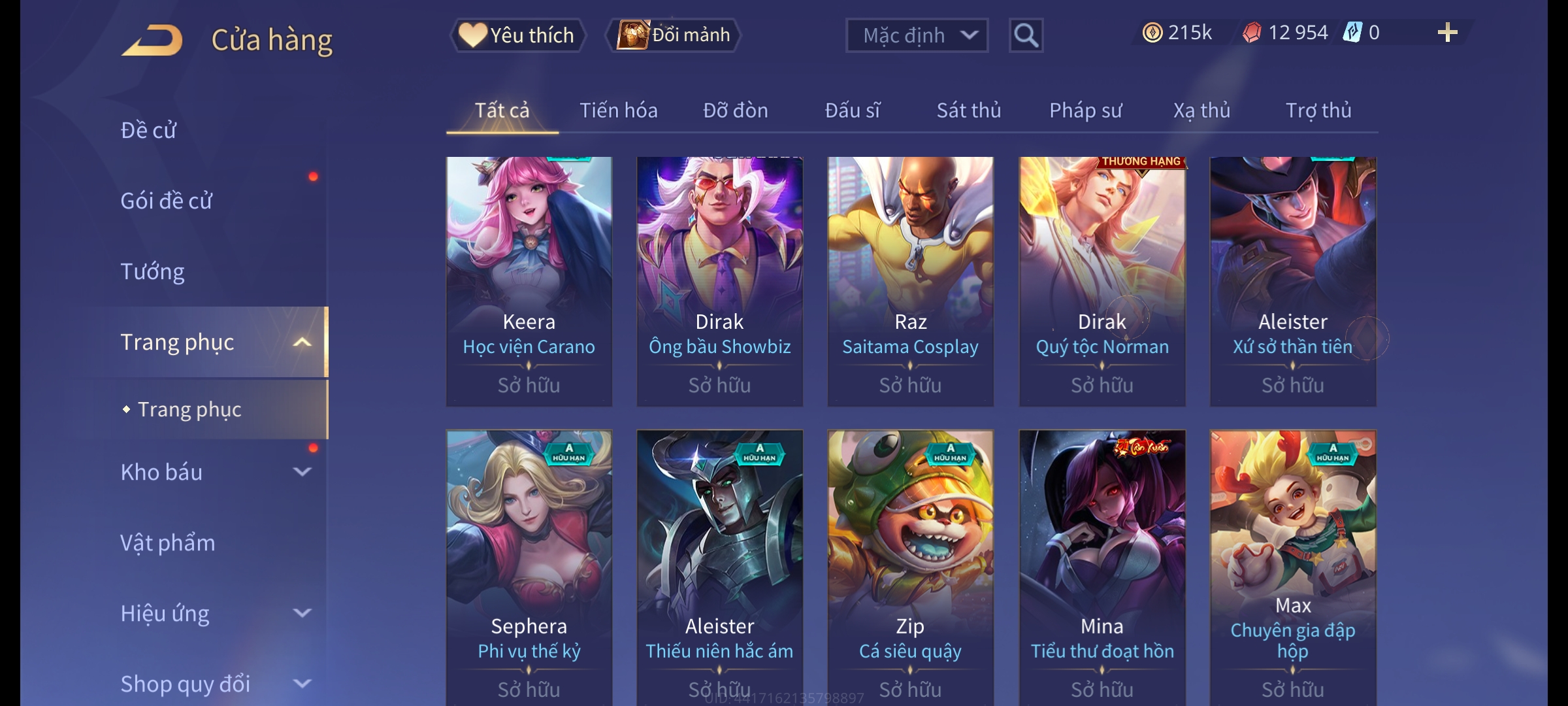This screenshot has width=1568, height=706.
Task: Switch to the Tiến hóa tab
Action: pyautogui.click(x=618, y=110)
